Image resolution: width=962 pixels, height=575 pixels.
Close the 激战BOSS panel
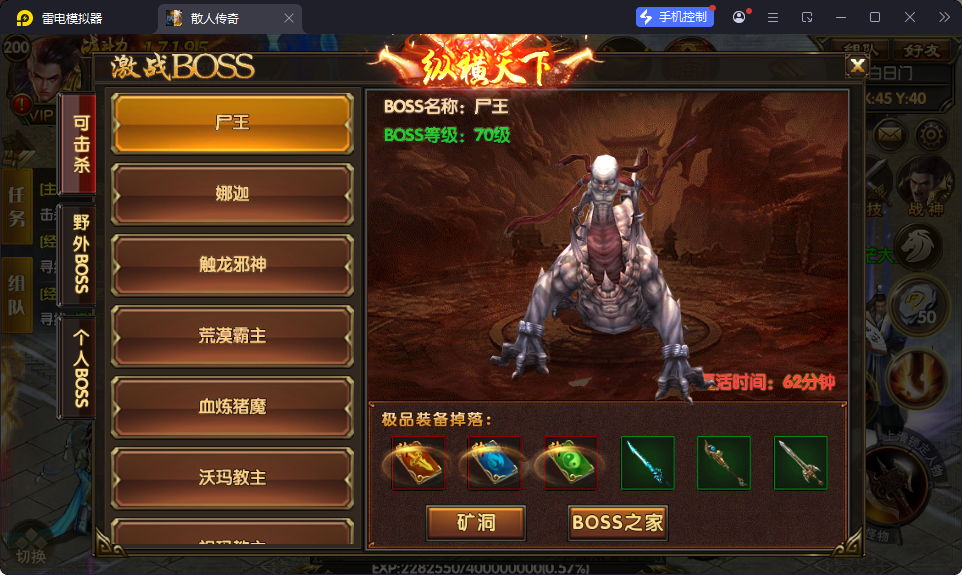point(857,66)
